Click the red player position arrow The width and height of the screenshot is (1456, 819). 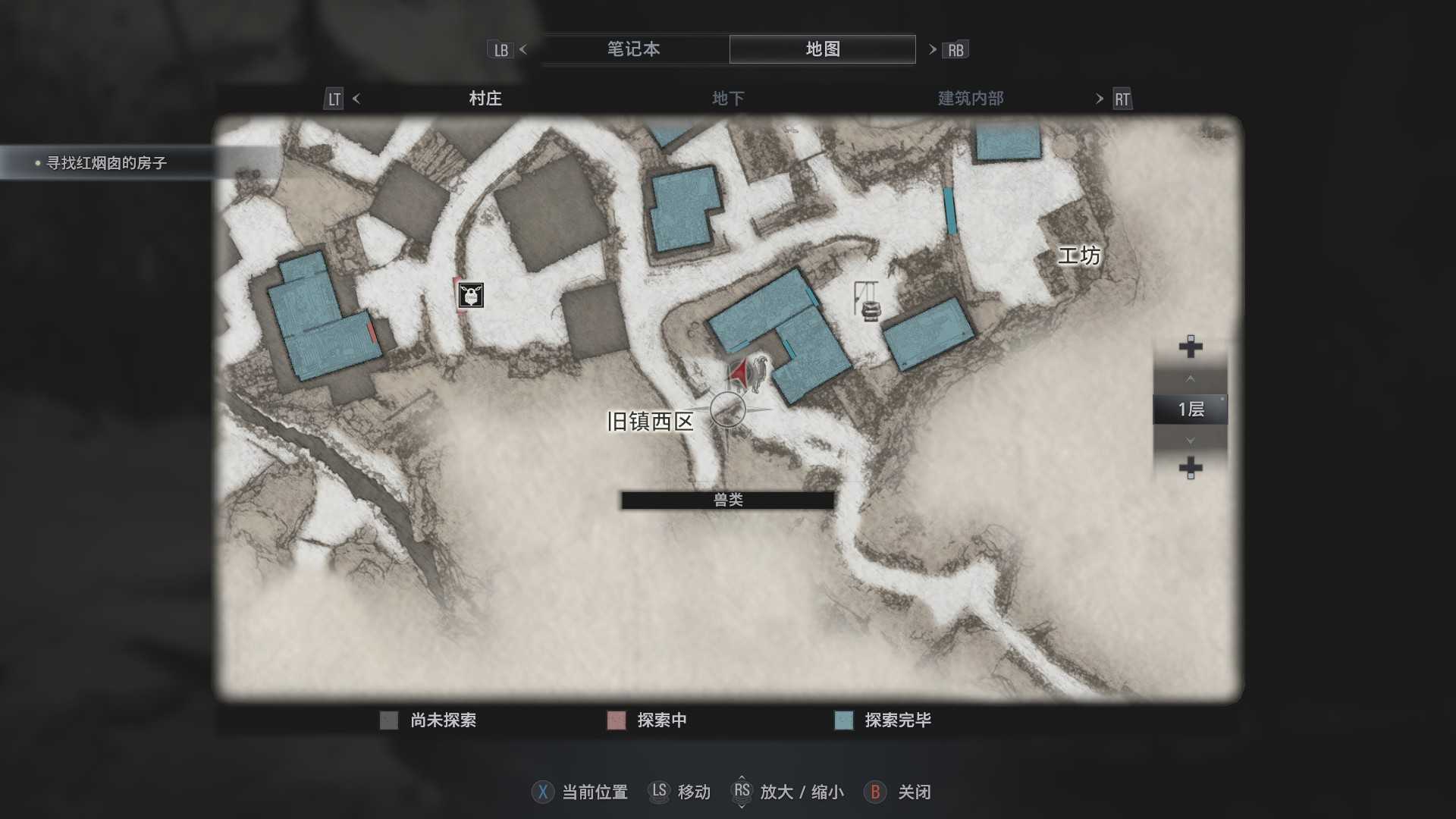[739, 373]
